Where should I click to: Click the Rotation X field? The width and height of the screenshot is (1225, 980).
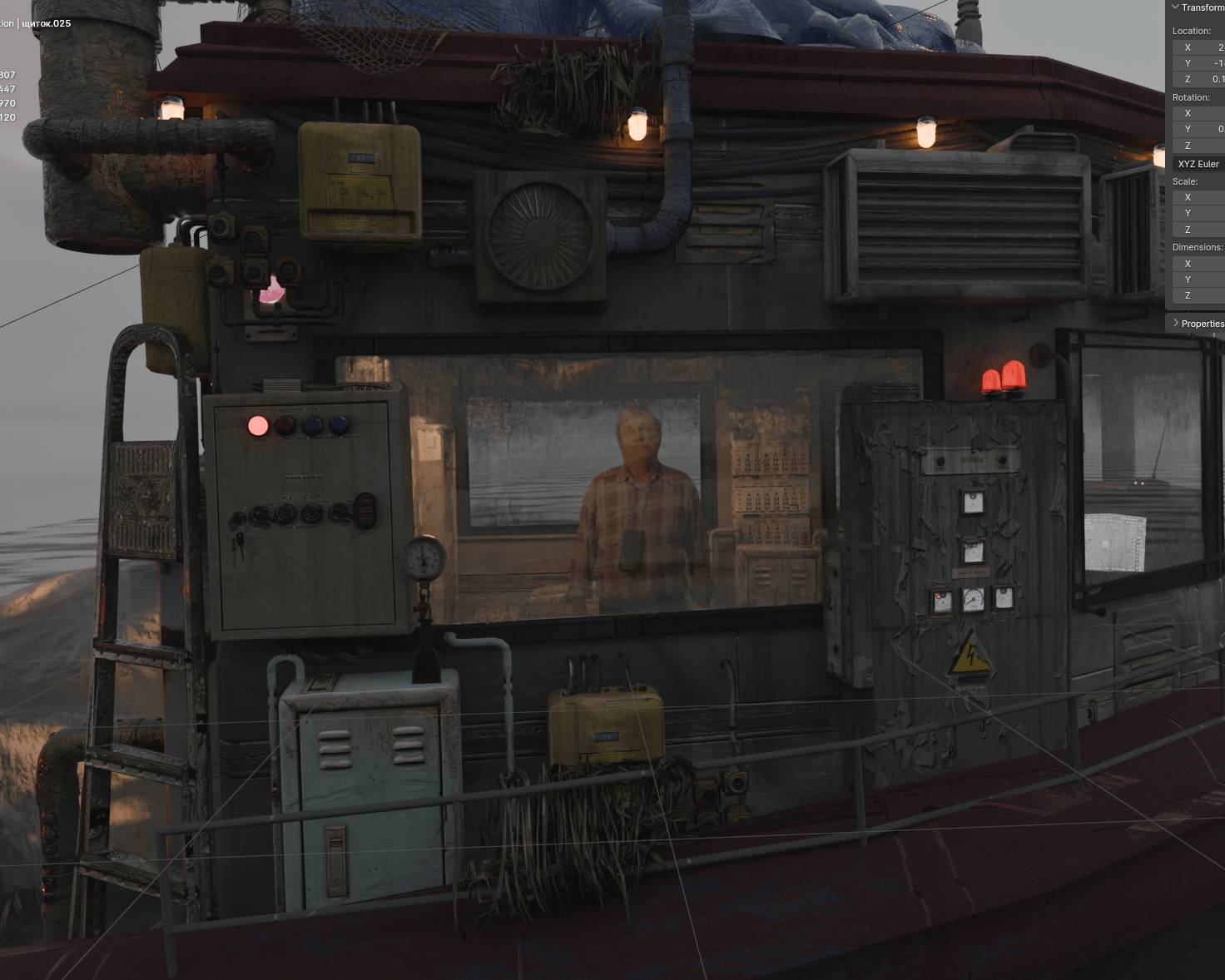[1200, 113]
